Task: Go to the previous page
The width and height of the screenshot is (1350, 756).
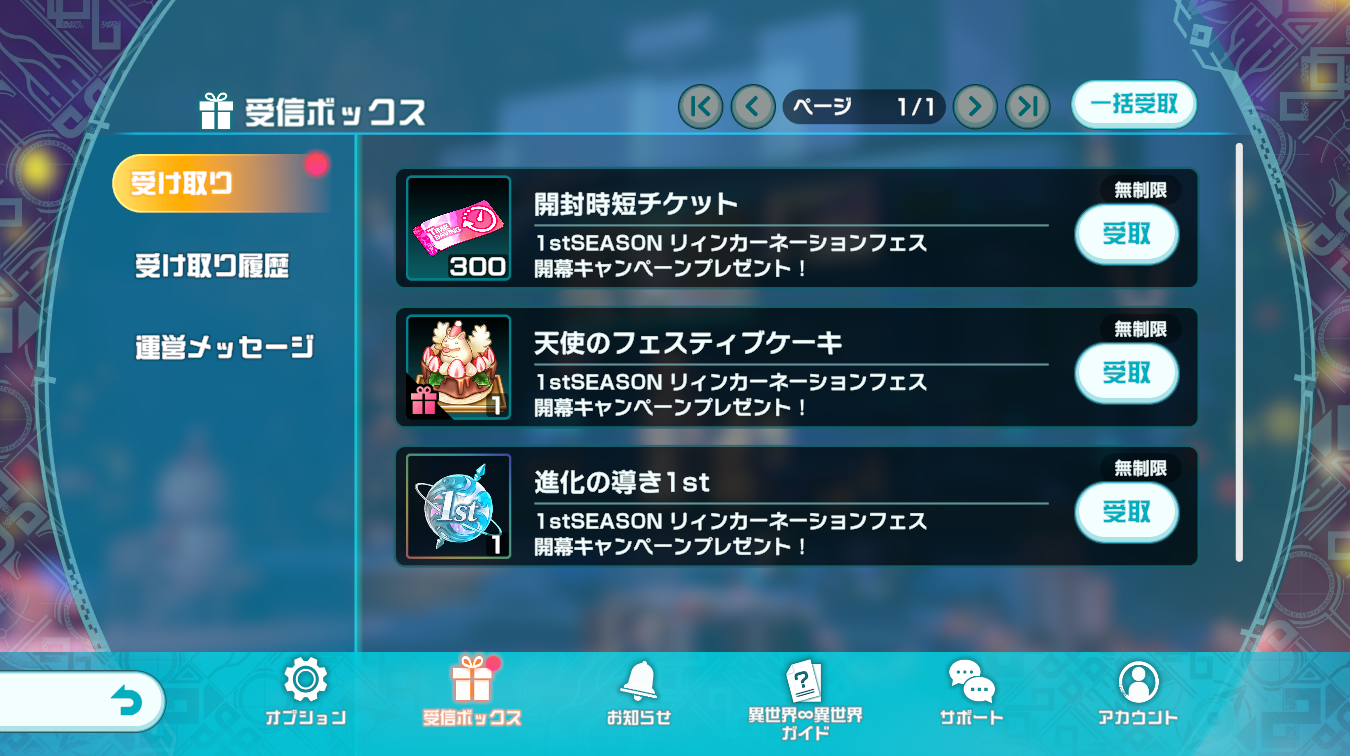Action: click(x=753, y=106)
